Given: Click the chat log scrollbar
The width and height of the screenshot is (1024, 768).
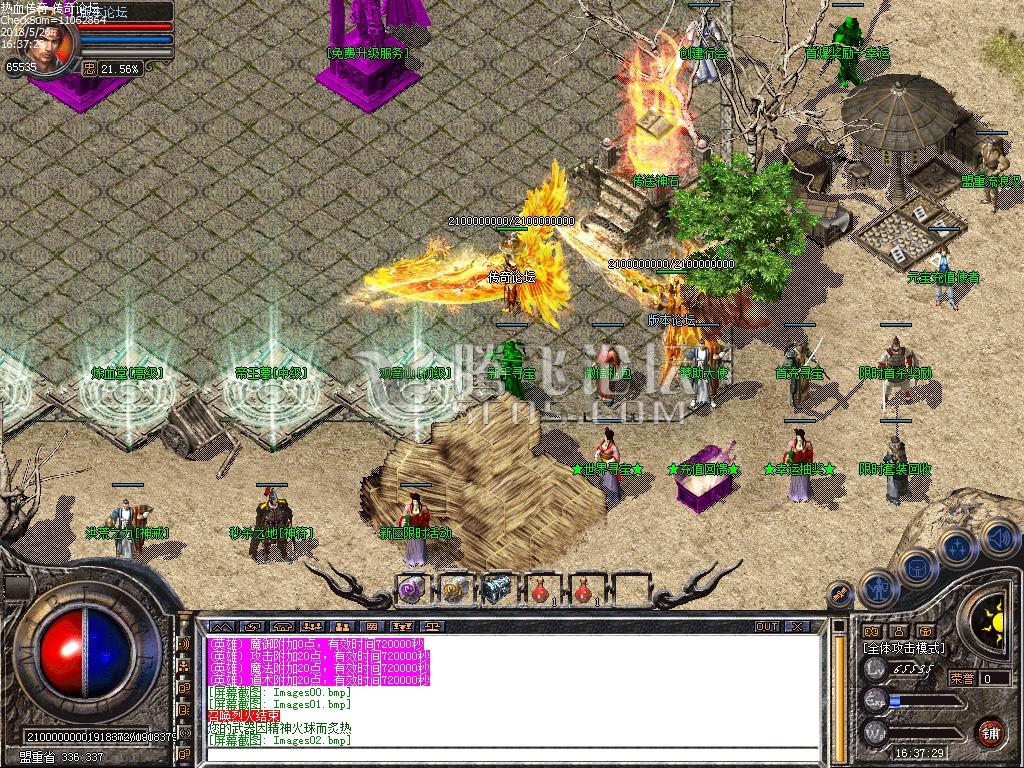Looking at the screenshot, I should 840,690.
